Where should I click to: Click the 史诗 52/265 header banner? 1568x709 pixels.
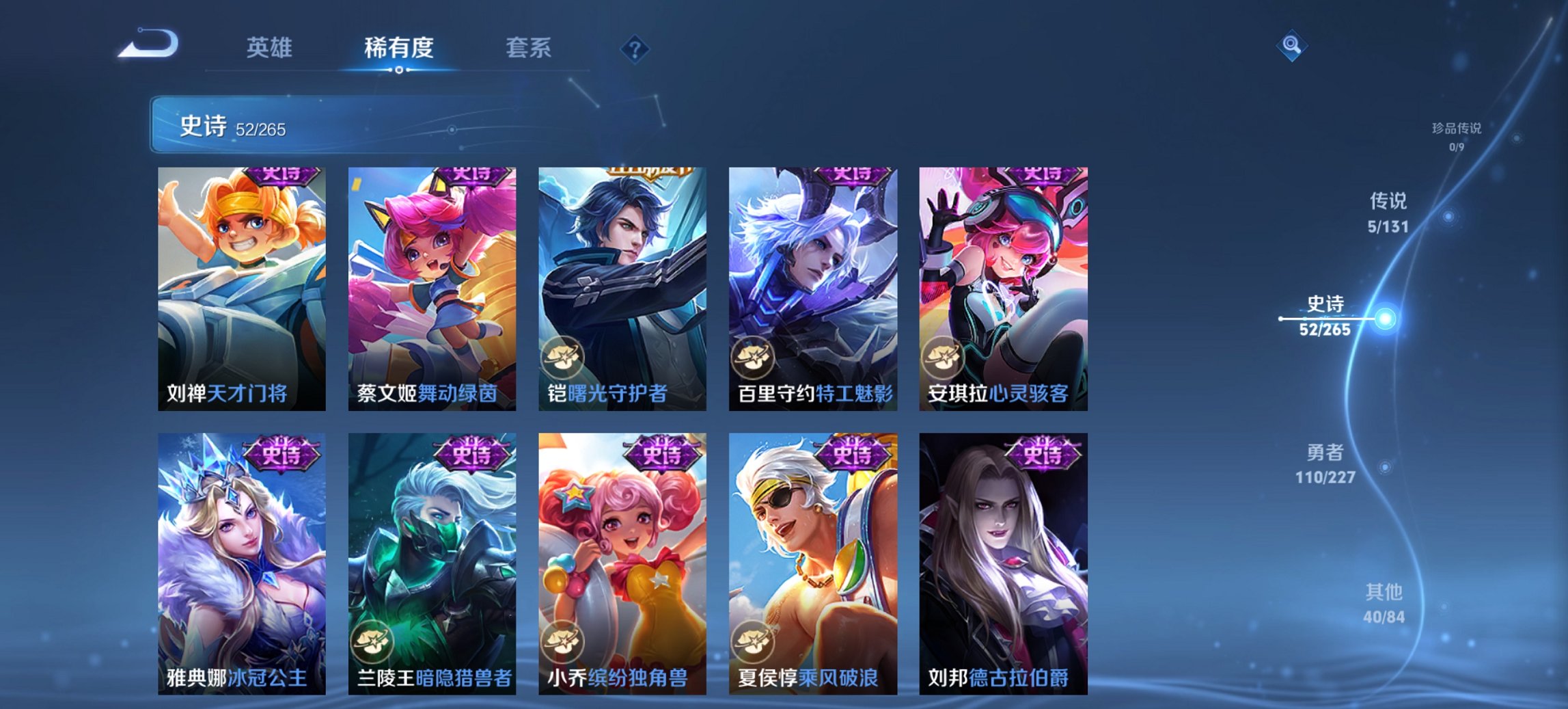(287, 126)
